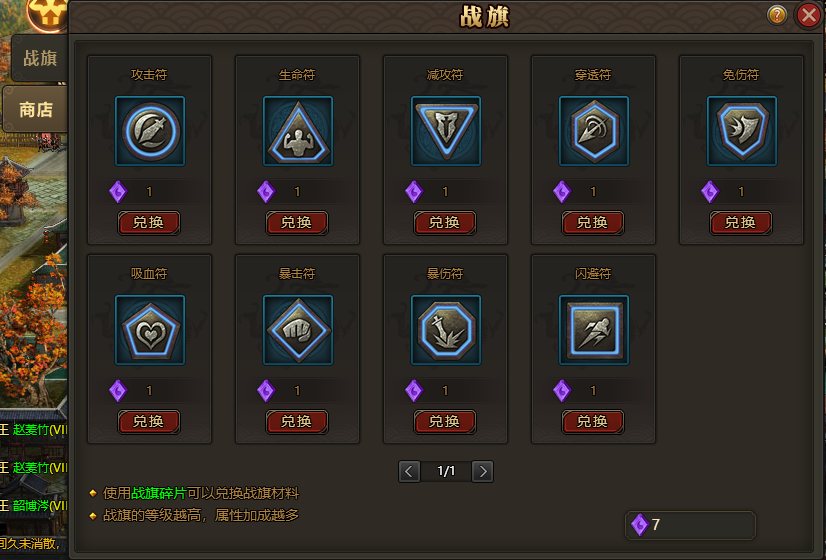Viewport: 826px width, 560px height.
Task: Exchange for the 攻击符 item
Action: click(149, 222)
